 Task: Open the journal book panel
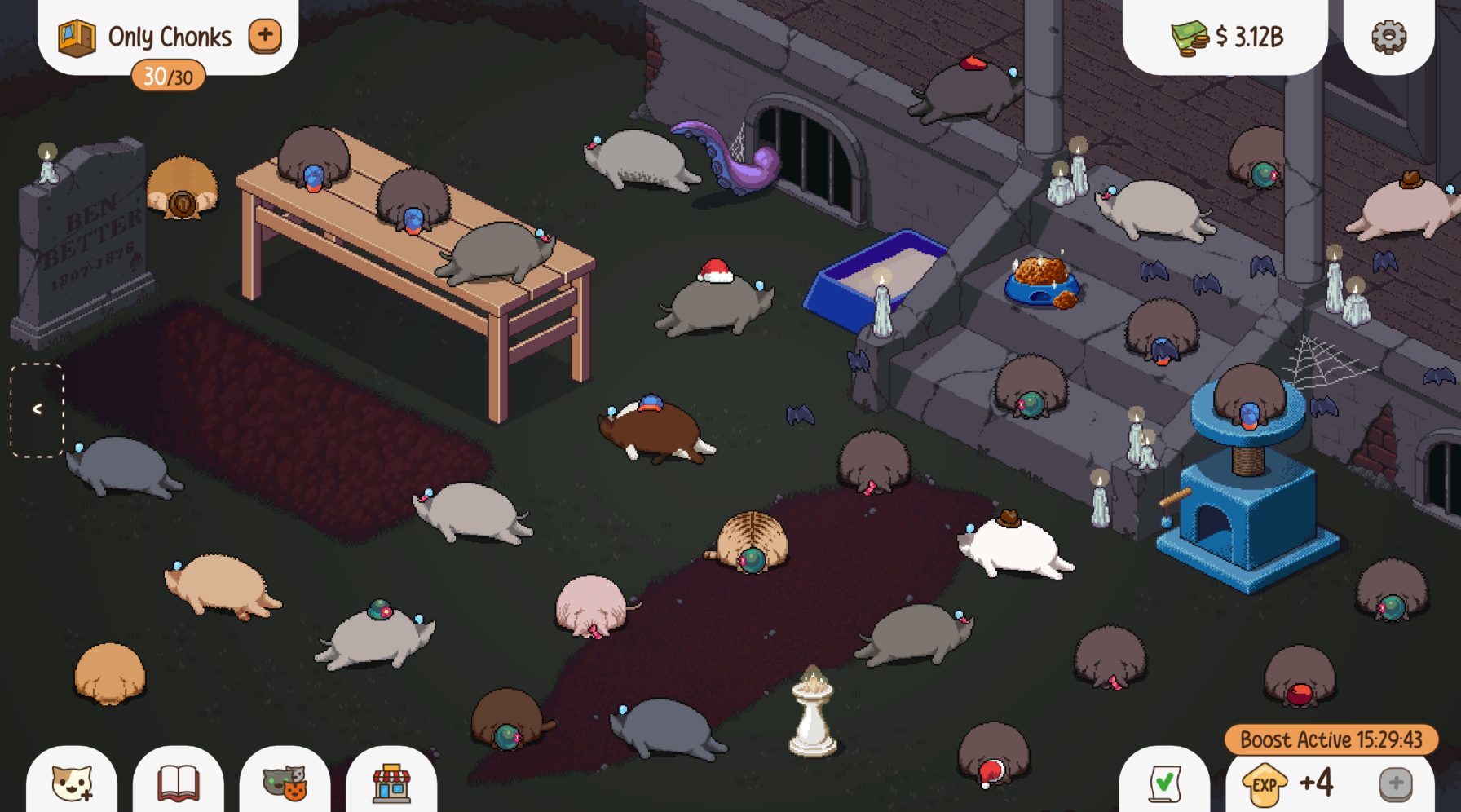178,784
